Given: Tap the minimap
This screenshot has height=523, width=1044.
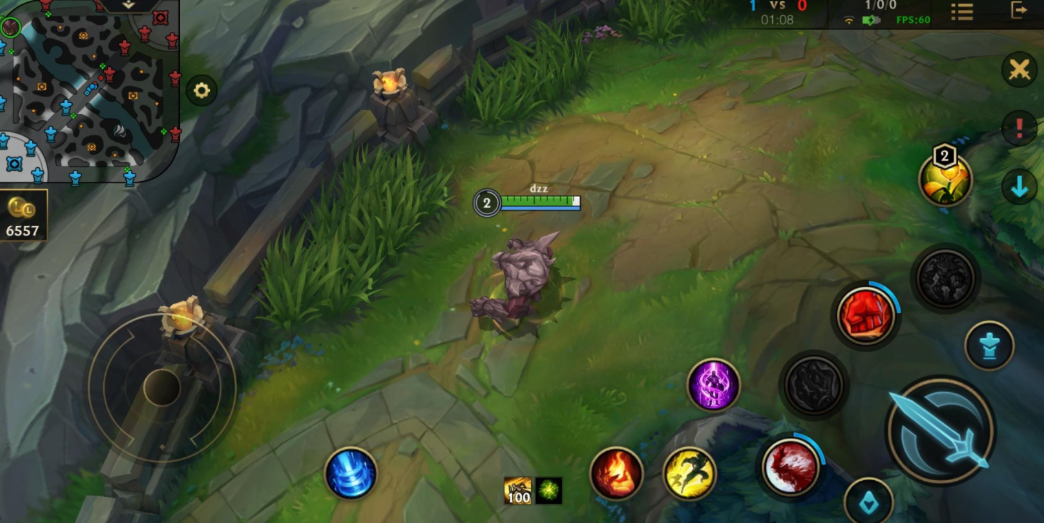Looking at the screenshot, I should pyautogui.click(x=90, y=90).
